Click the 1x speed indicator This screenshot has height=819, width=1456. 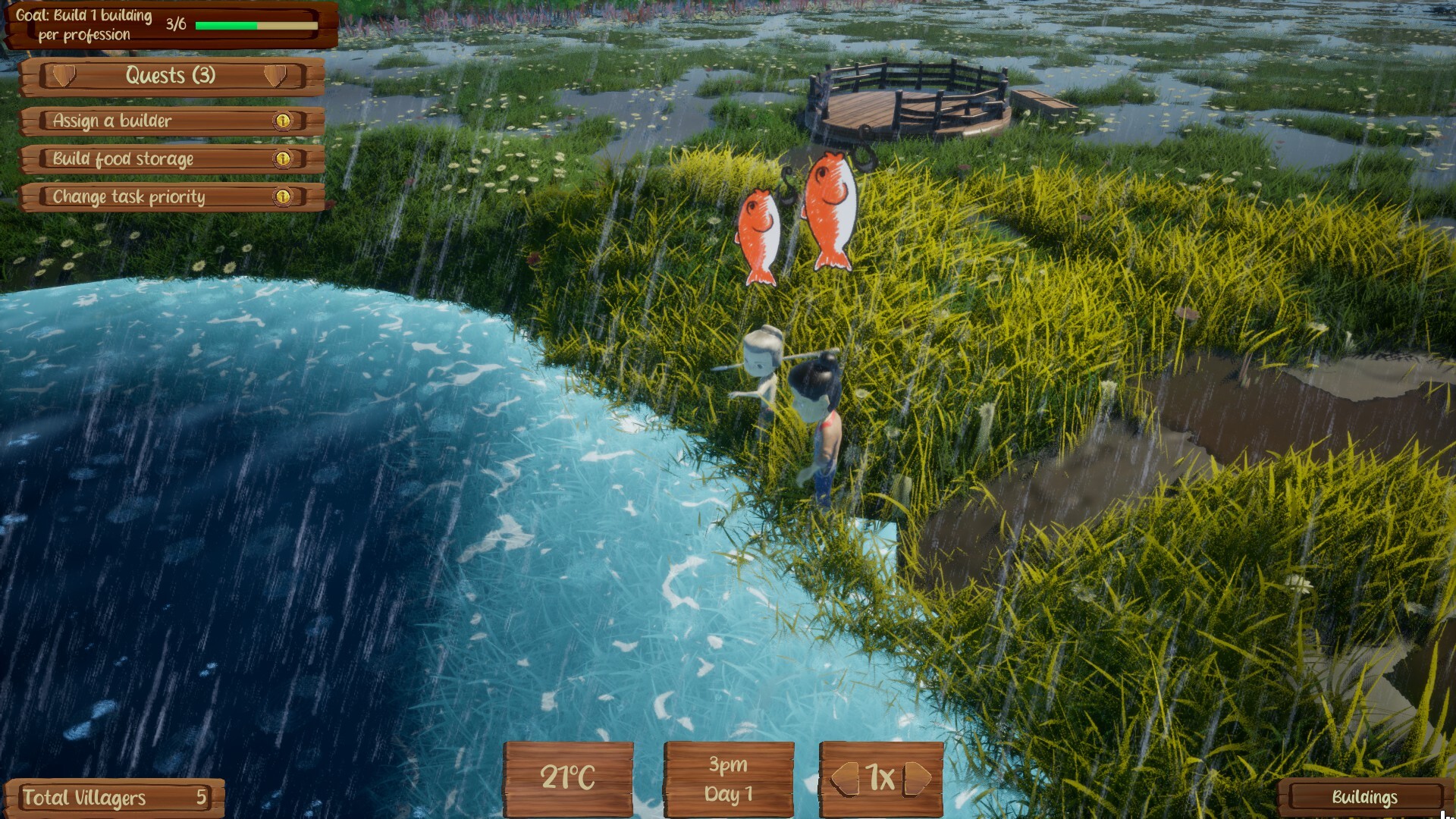pos(881,776)
